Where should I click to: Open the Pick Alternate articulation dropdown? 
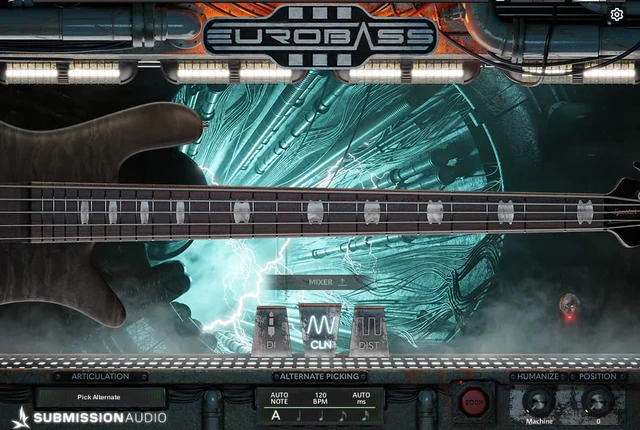(99, 397)
